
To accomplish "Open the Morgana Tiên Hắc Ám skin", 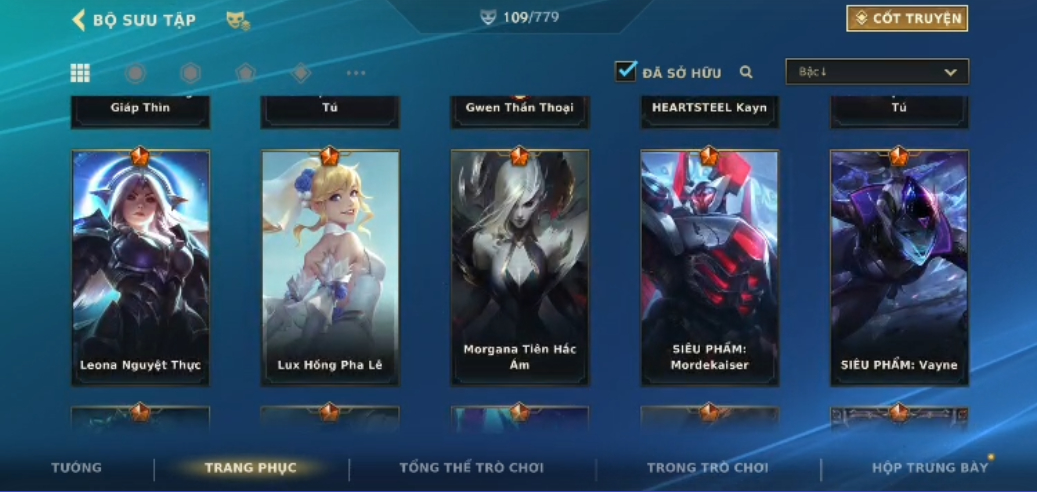I will coord(520,268).
